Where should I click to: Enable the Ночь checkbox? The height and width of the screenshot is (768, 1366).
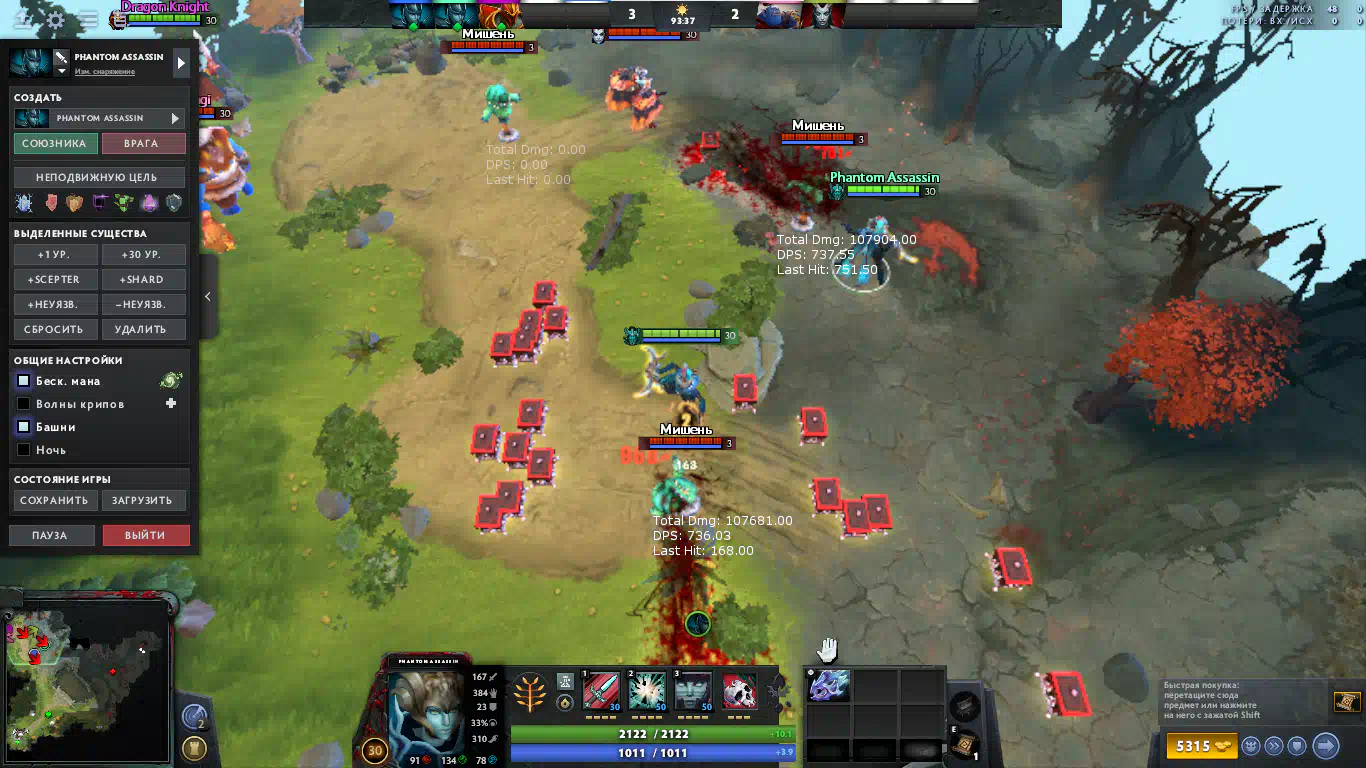pyautogui.click(x=24, y=450)
